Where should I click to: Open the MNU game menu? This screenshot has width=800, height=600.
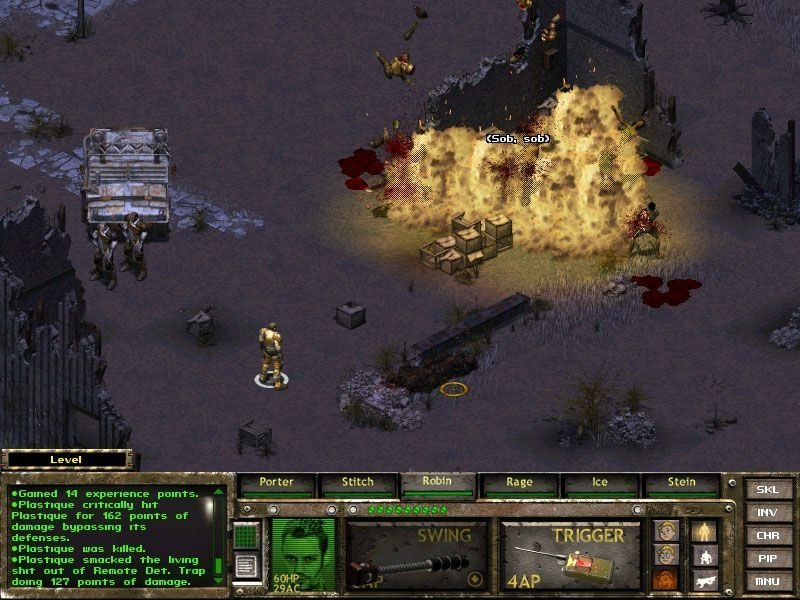tap(768, 581)
